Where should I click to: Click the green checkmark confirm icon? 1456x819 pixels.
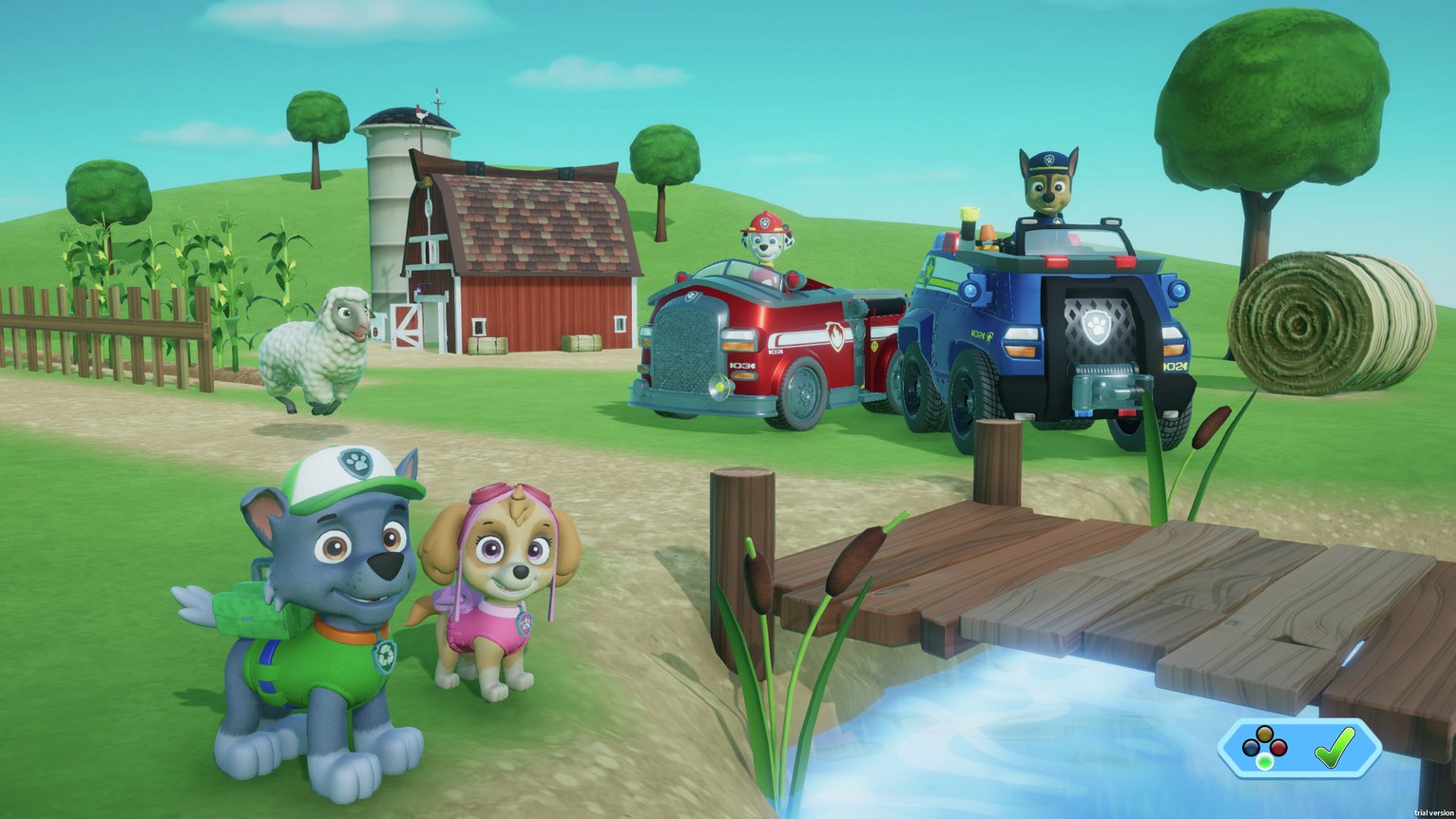tap(1334, 748)
